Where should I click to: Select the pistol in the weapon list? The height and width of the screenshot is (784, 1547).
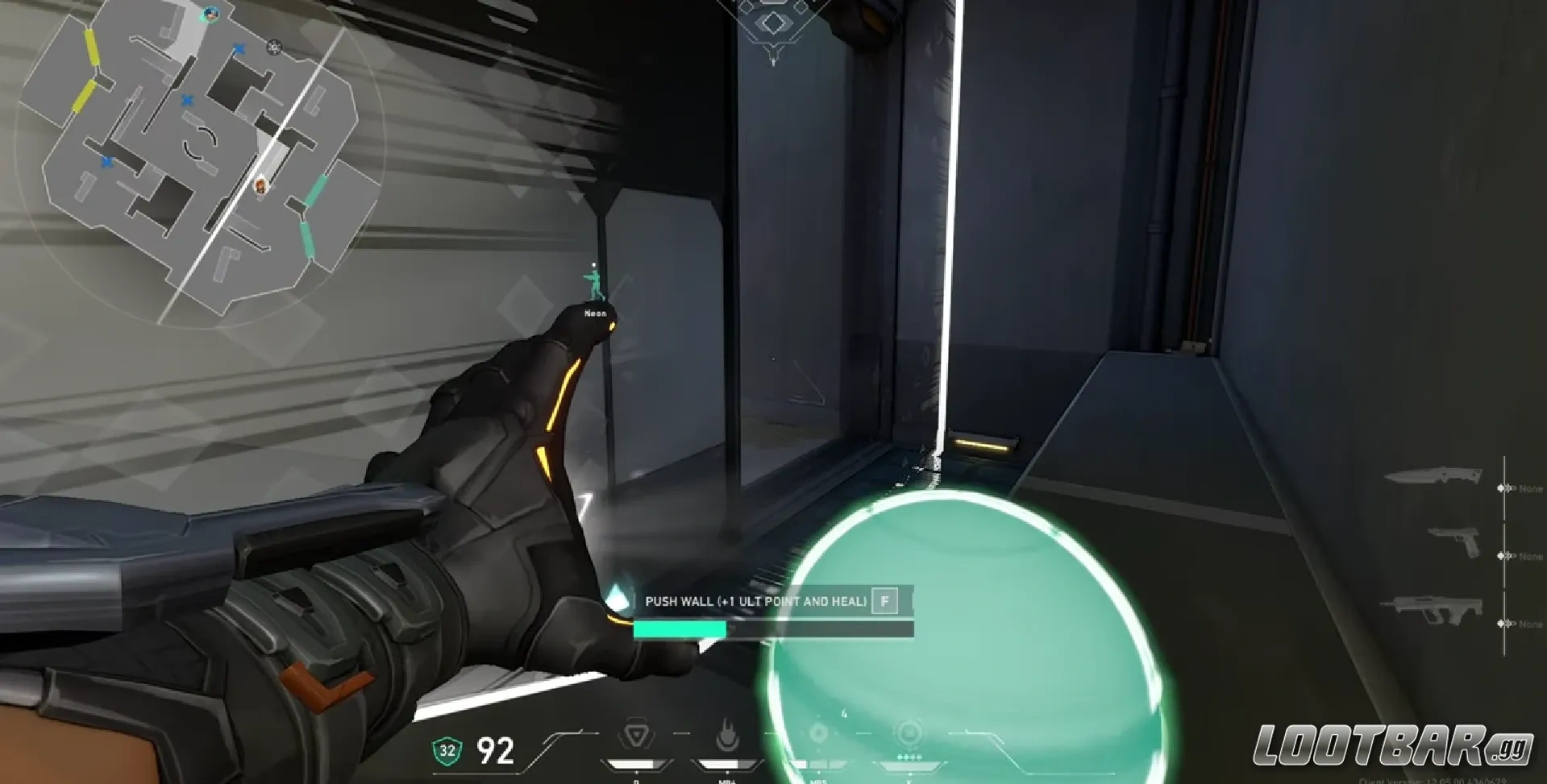coord(1455,541)
